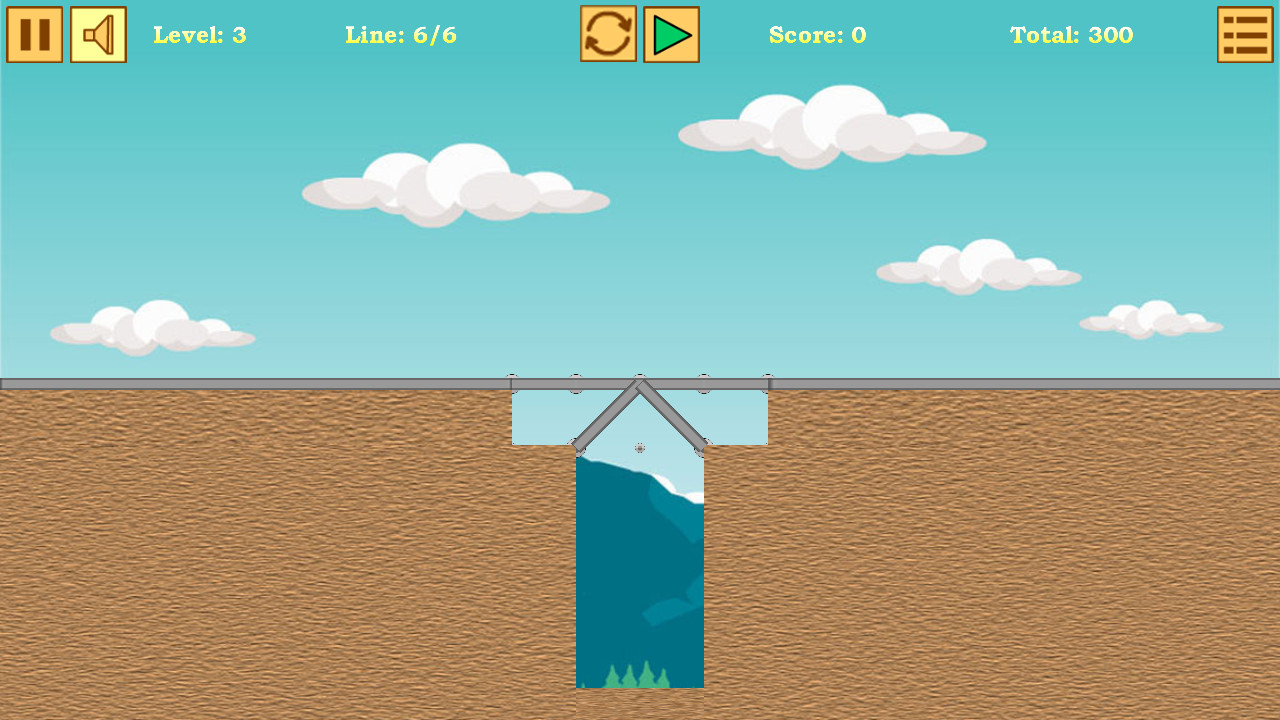Click the Score: 0 display

818,36
